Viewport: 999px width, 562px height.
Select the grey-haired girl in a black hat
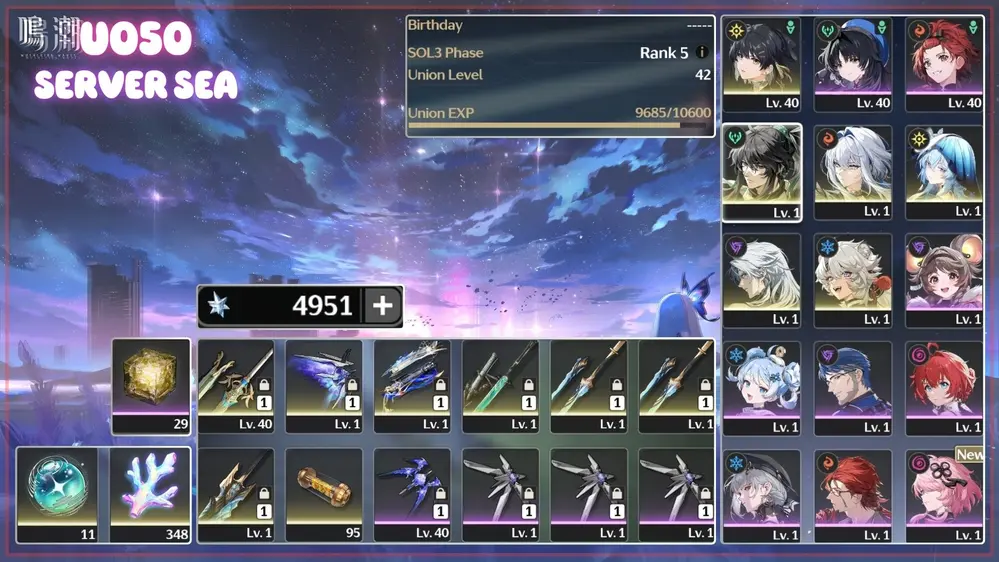(x=762, y=494)
